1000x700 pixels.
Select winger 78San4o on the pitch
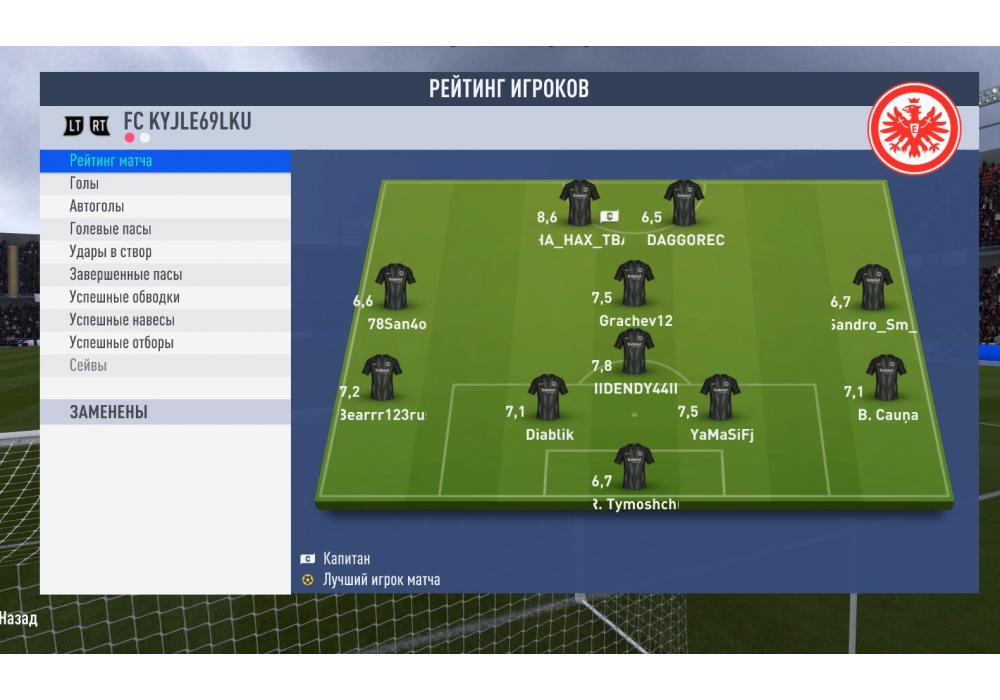tap(395, 288)
